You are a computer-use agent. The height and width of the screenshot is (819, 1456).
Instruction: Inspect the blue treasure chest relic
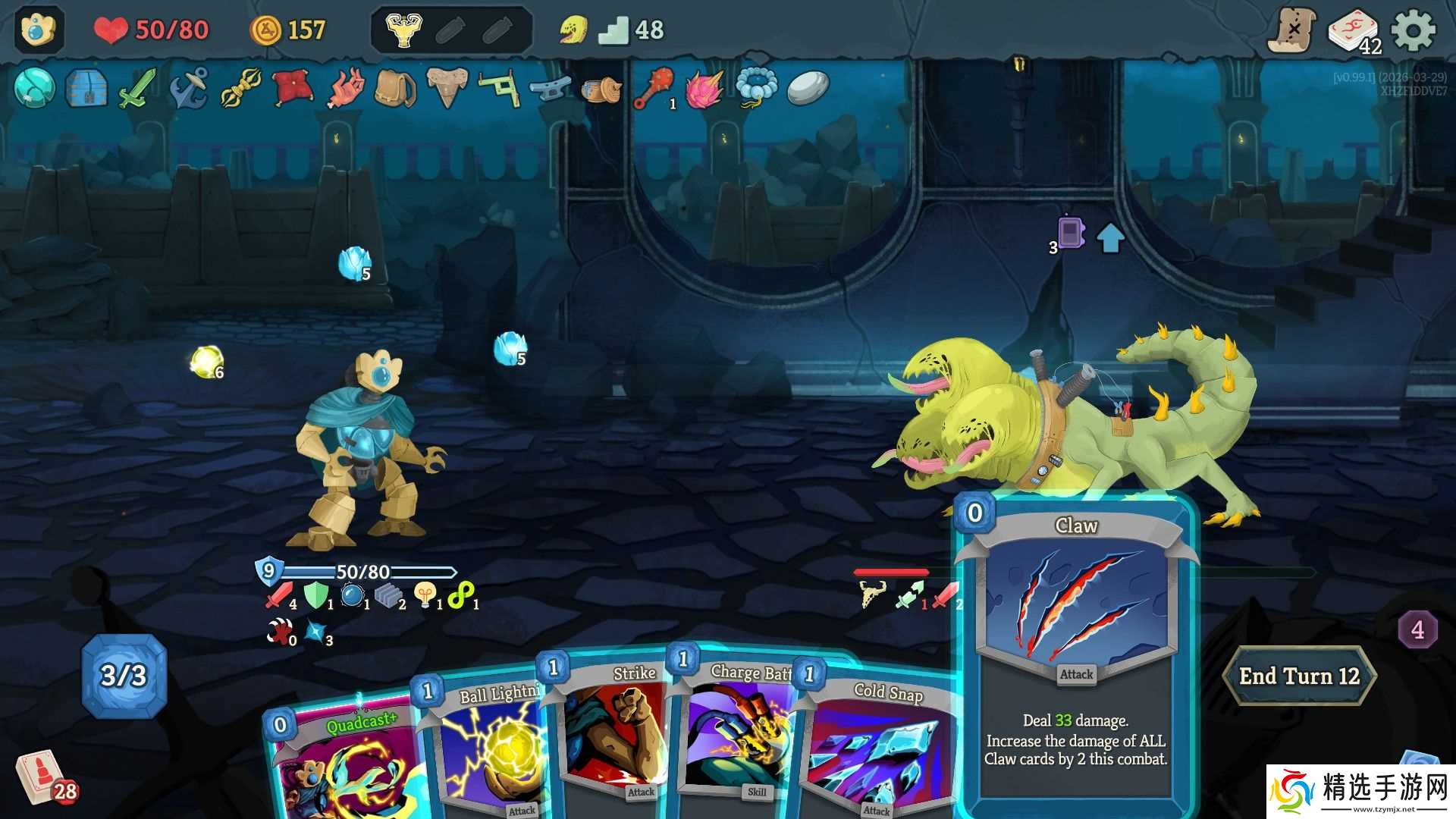(x=86, y=88)
